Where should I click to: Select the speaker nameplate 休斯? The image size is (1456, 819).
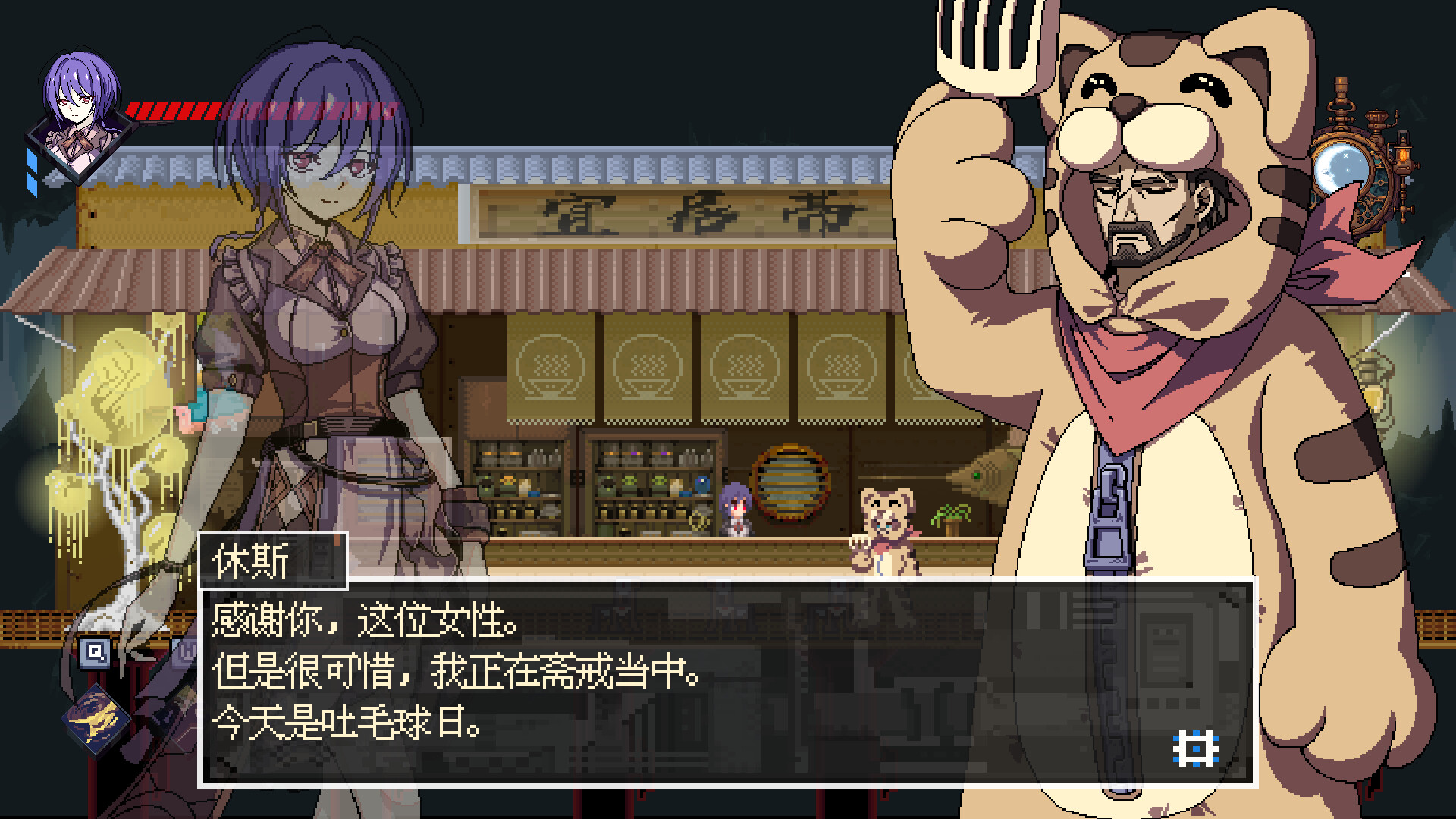(x=273, y=561)
